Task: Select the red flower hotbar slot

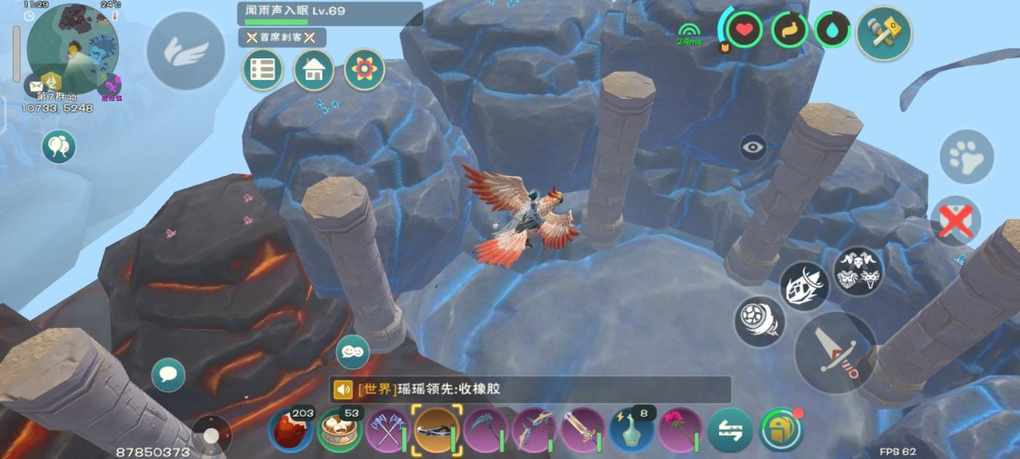Action: click(x=680, y=431)
